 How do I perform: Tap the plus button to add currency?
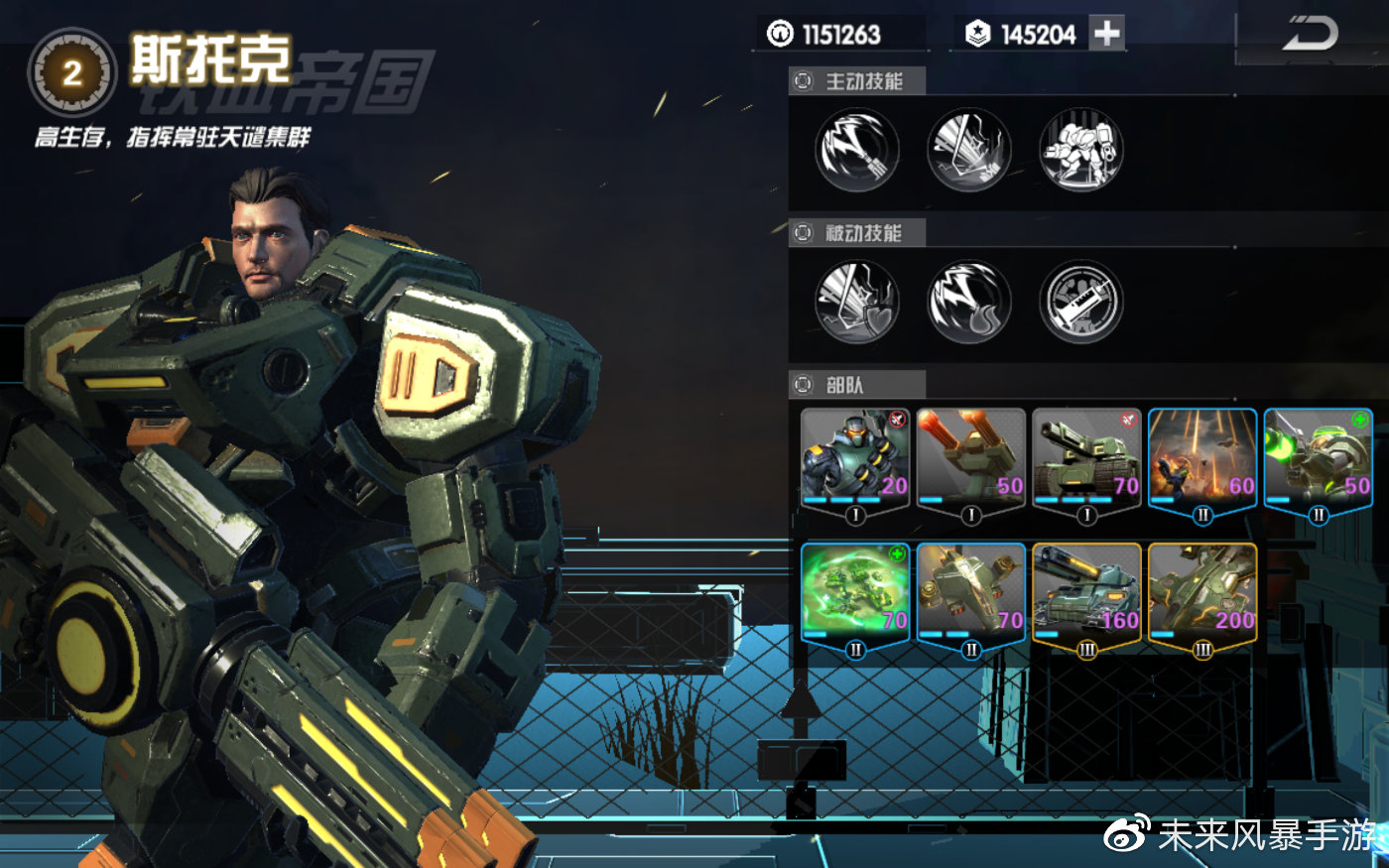1106,34
